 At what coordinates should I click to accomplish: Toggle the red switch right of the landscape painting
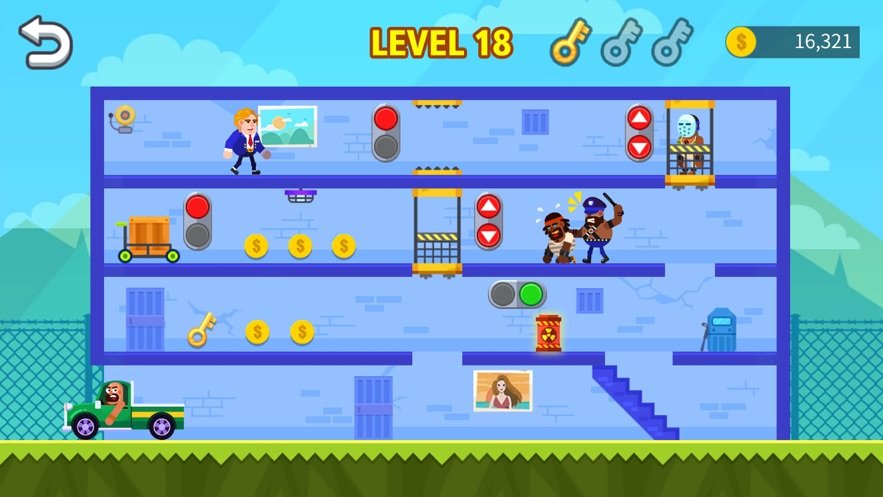386,133
